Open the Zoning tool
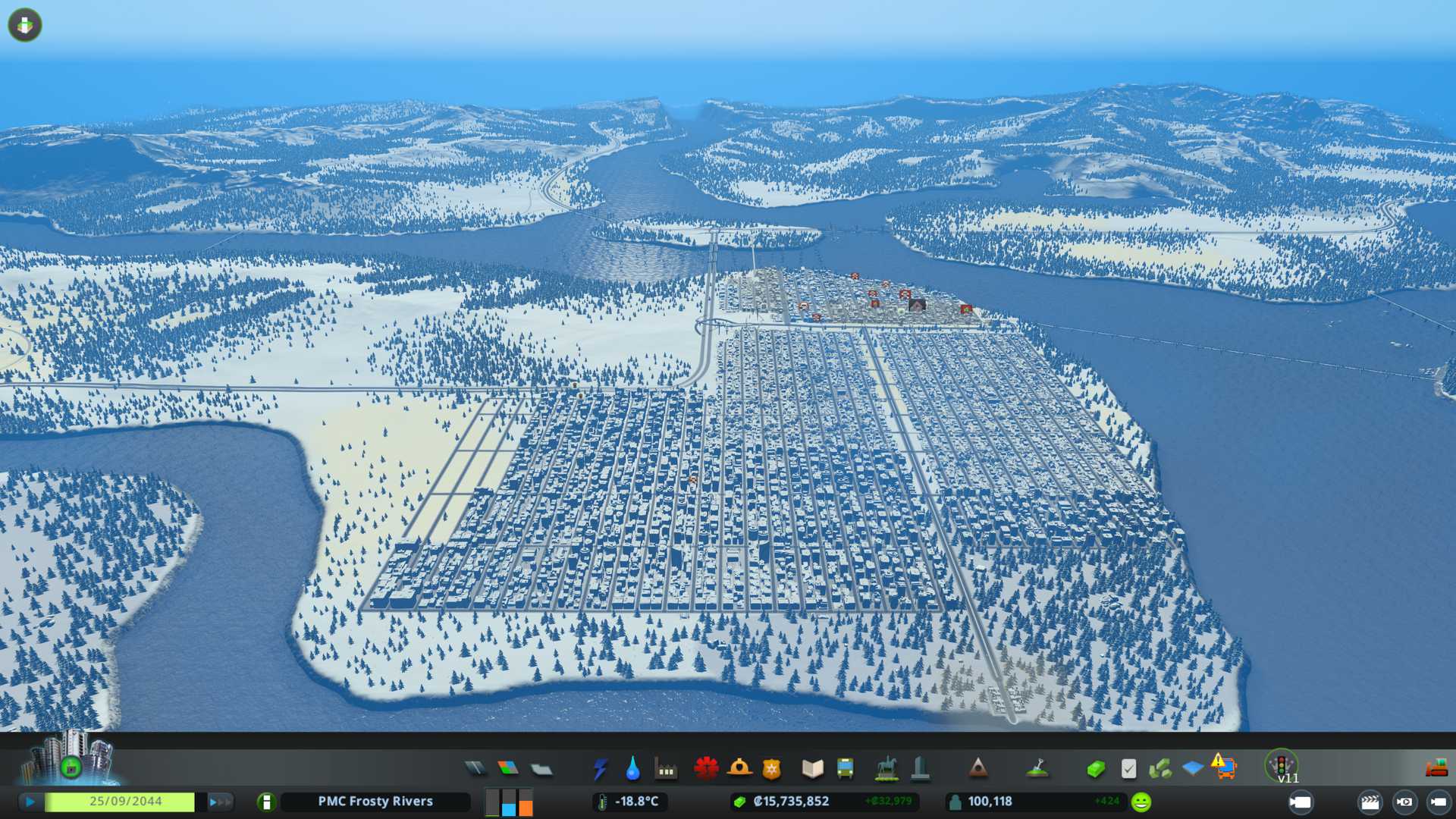1456x819 pixels. [x=508, y=769]
